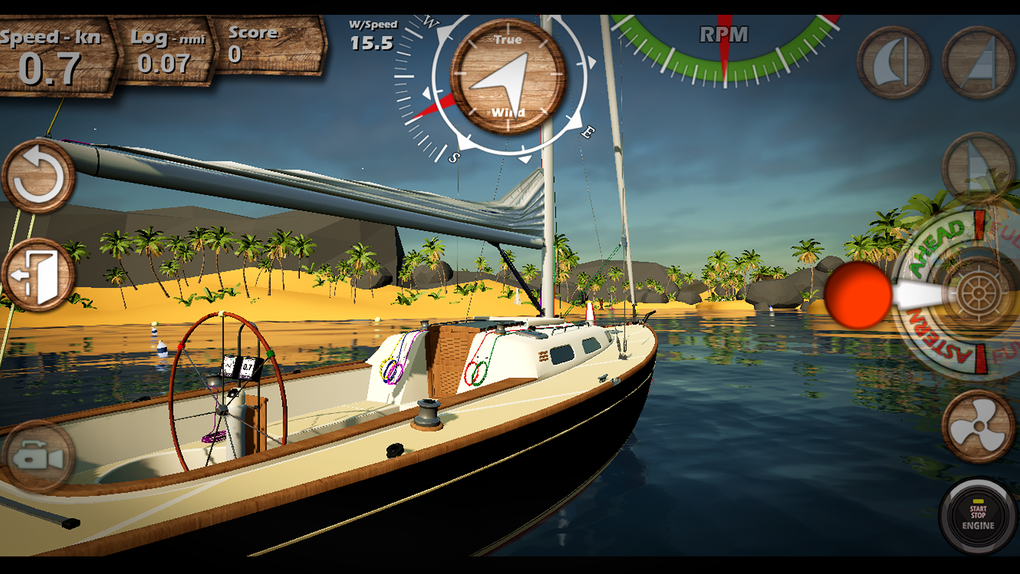The width and height of the screenshot is (1020, 574).
Task: Click the red throttle lever knob
Action: click(x=857, y=297)
